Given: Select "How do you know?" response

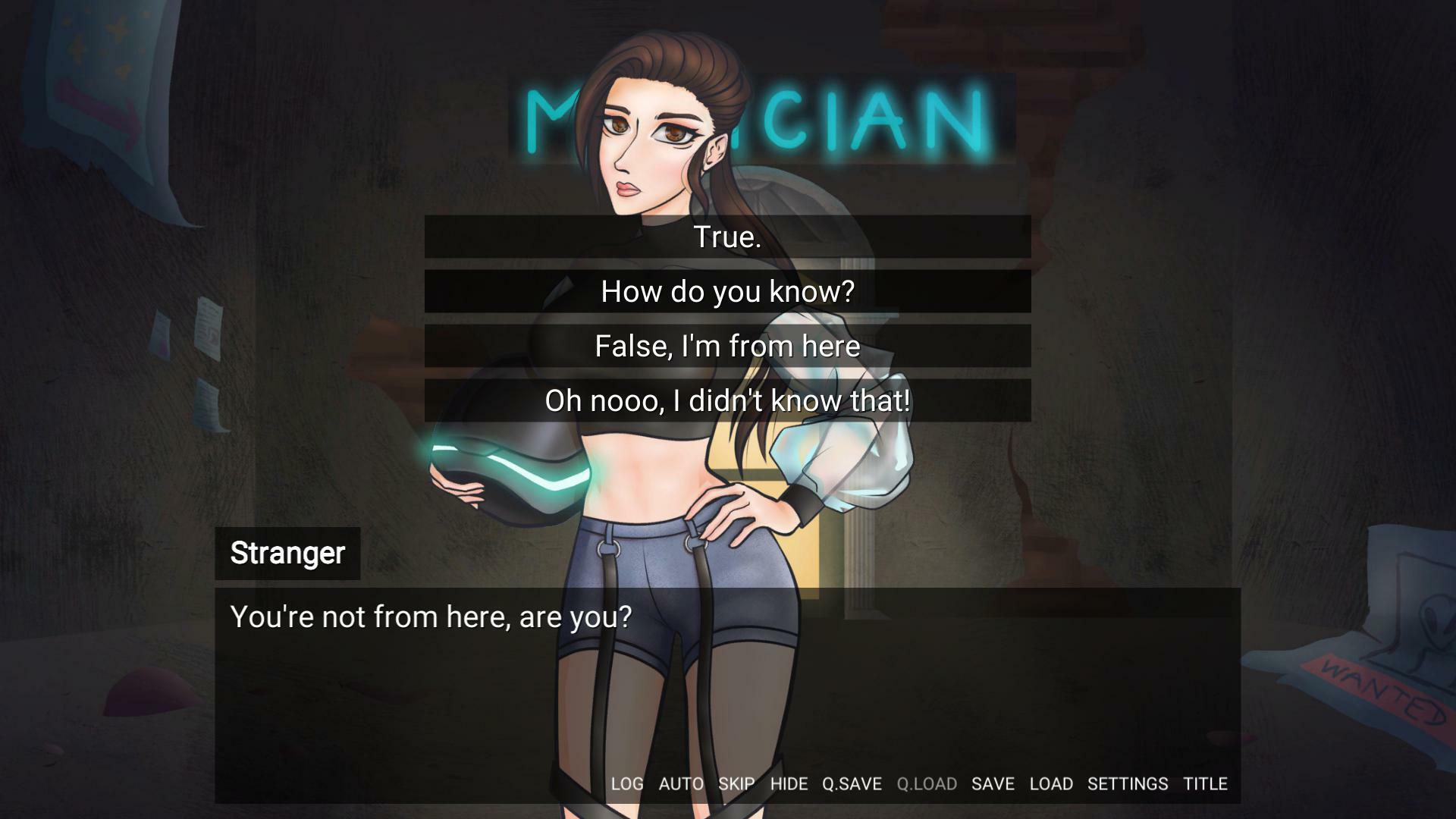Looking at the screenshot, I should [x=727, y=291].
